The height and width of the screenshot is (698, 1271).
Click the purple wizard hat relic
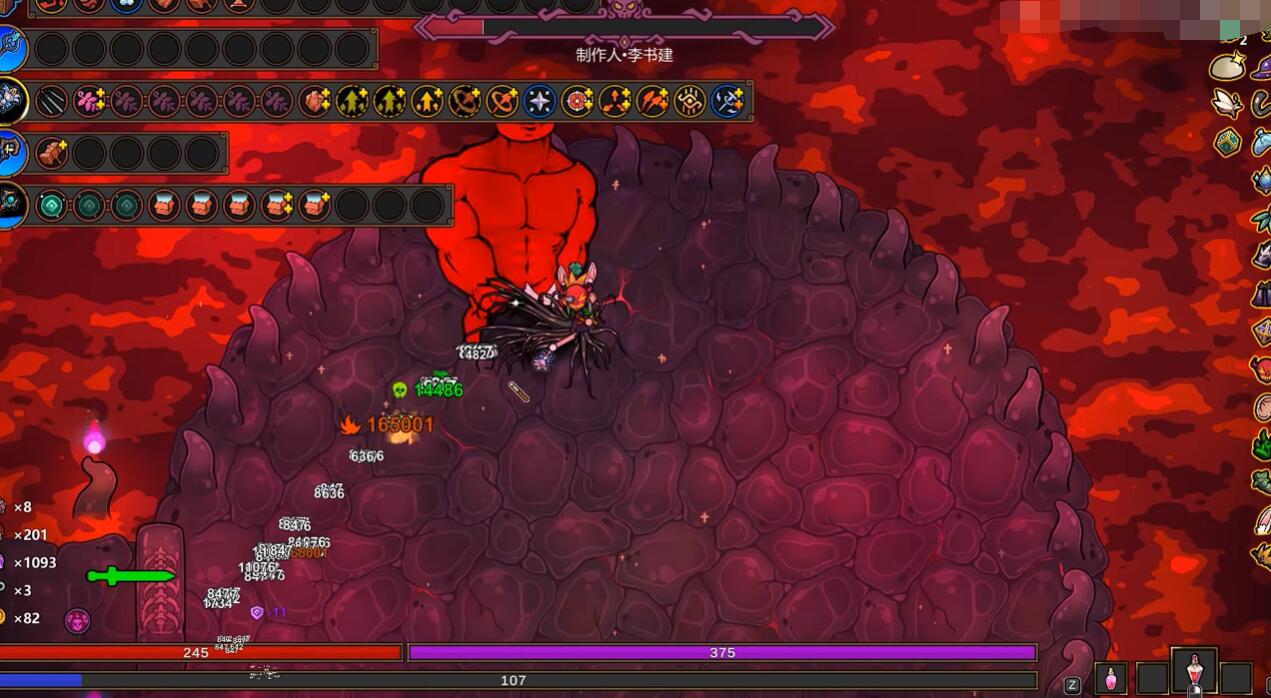[x=1262, y=68]
